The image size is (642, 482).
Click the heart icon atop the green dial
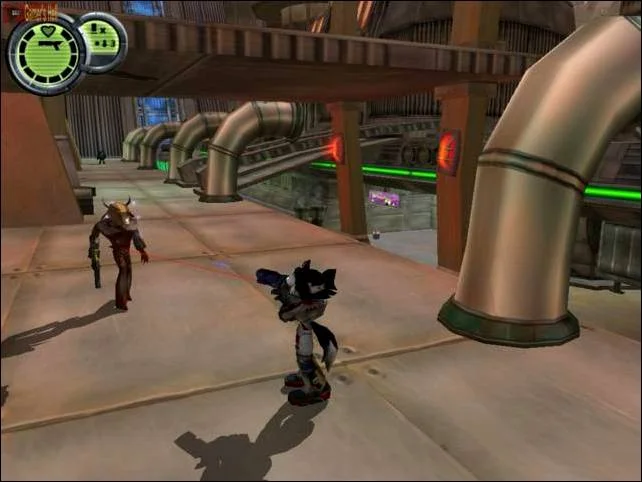[x=47, y=31]
